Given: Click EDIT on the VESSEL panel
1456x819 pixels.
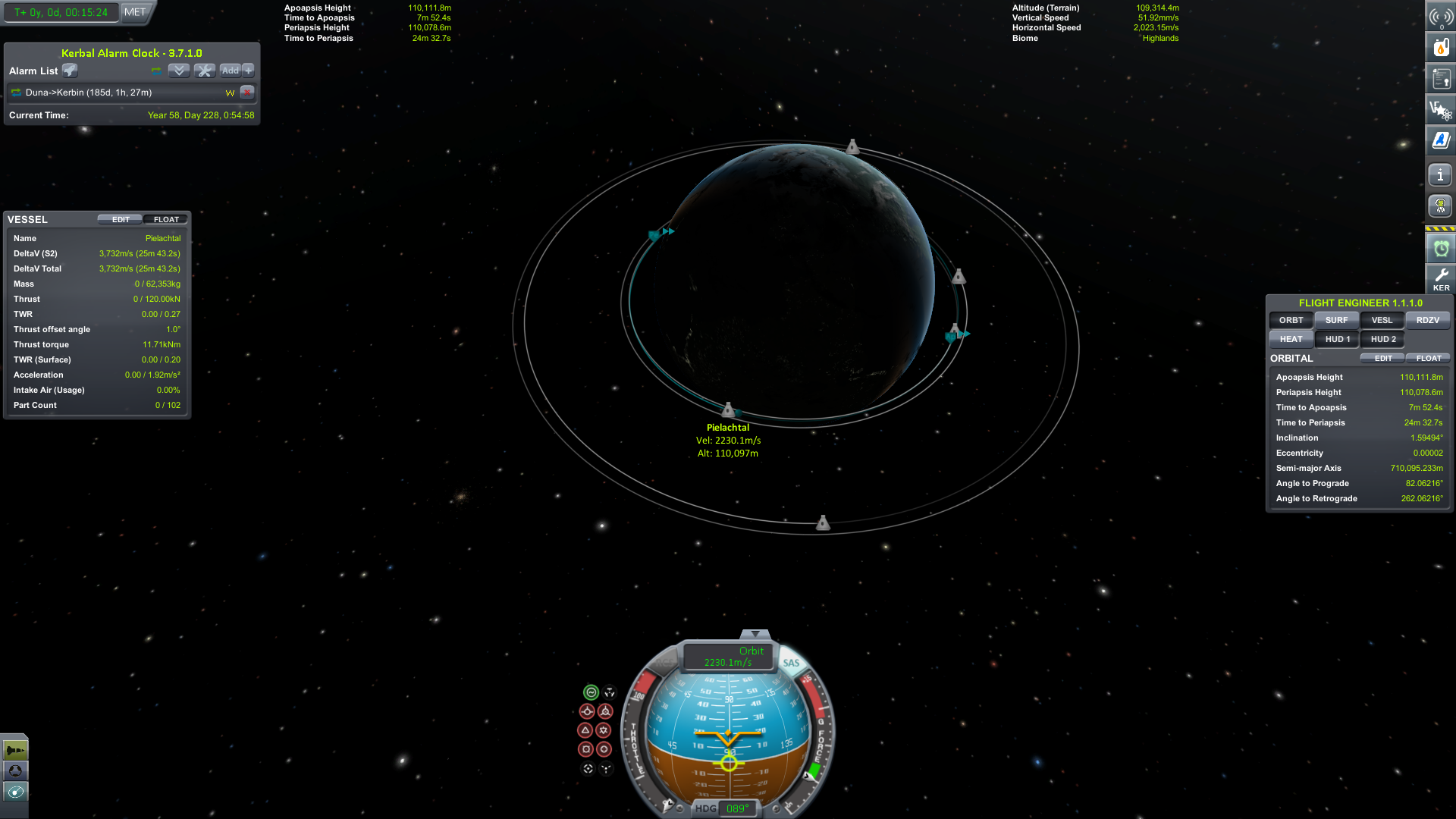Looking at the screenshot, I should click(121, 220).
